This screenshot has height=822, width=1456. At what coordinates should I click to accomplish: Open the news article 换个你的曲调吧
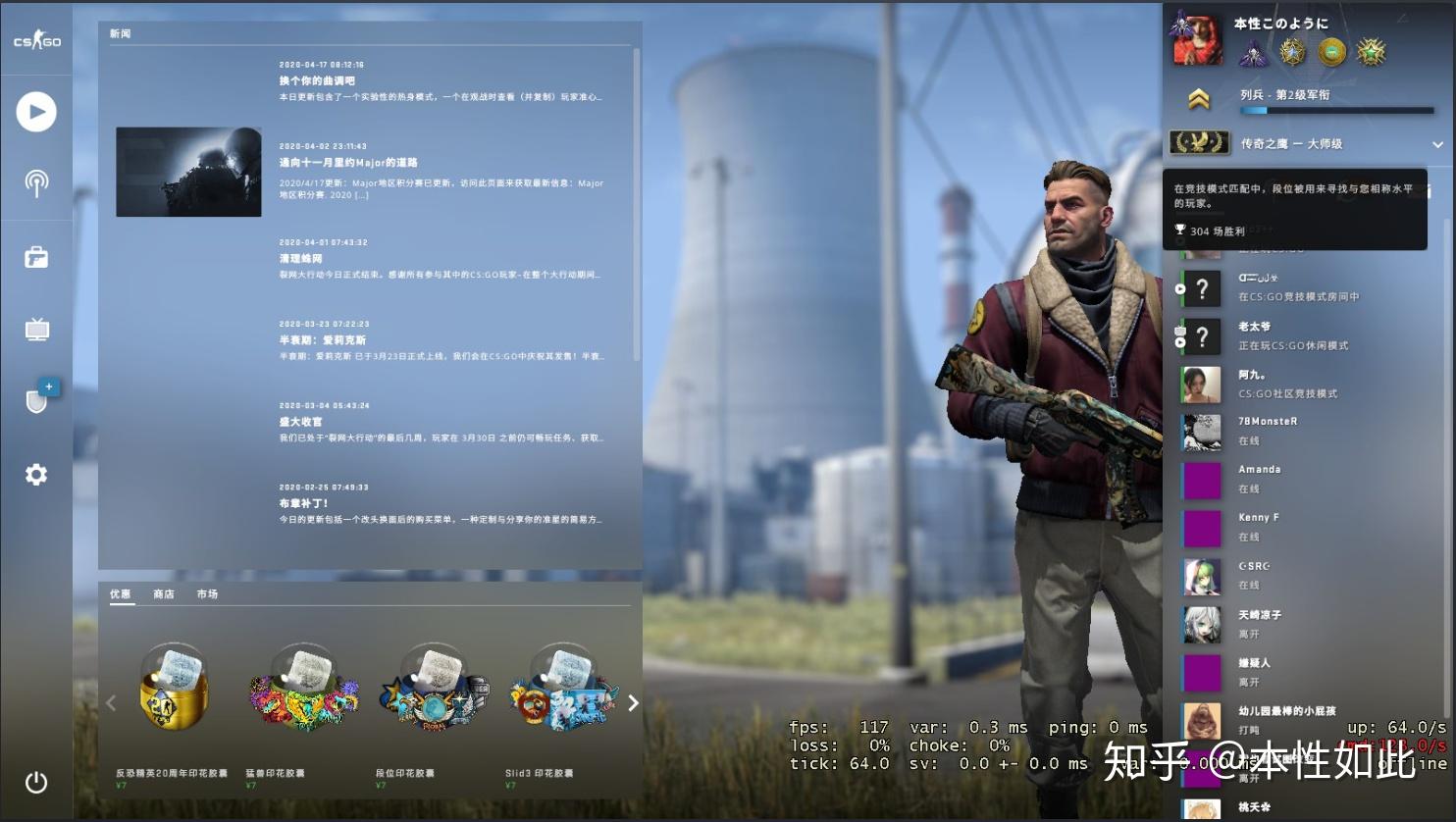click(x=316, y=80)
